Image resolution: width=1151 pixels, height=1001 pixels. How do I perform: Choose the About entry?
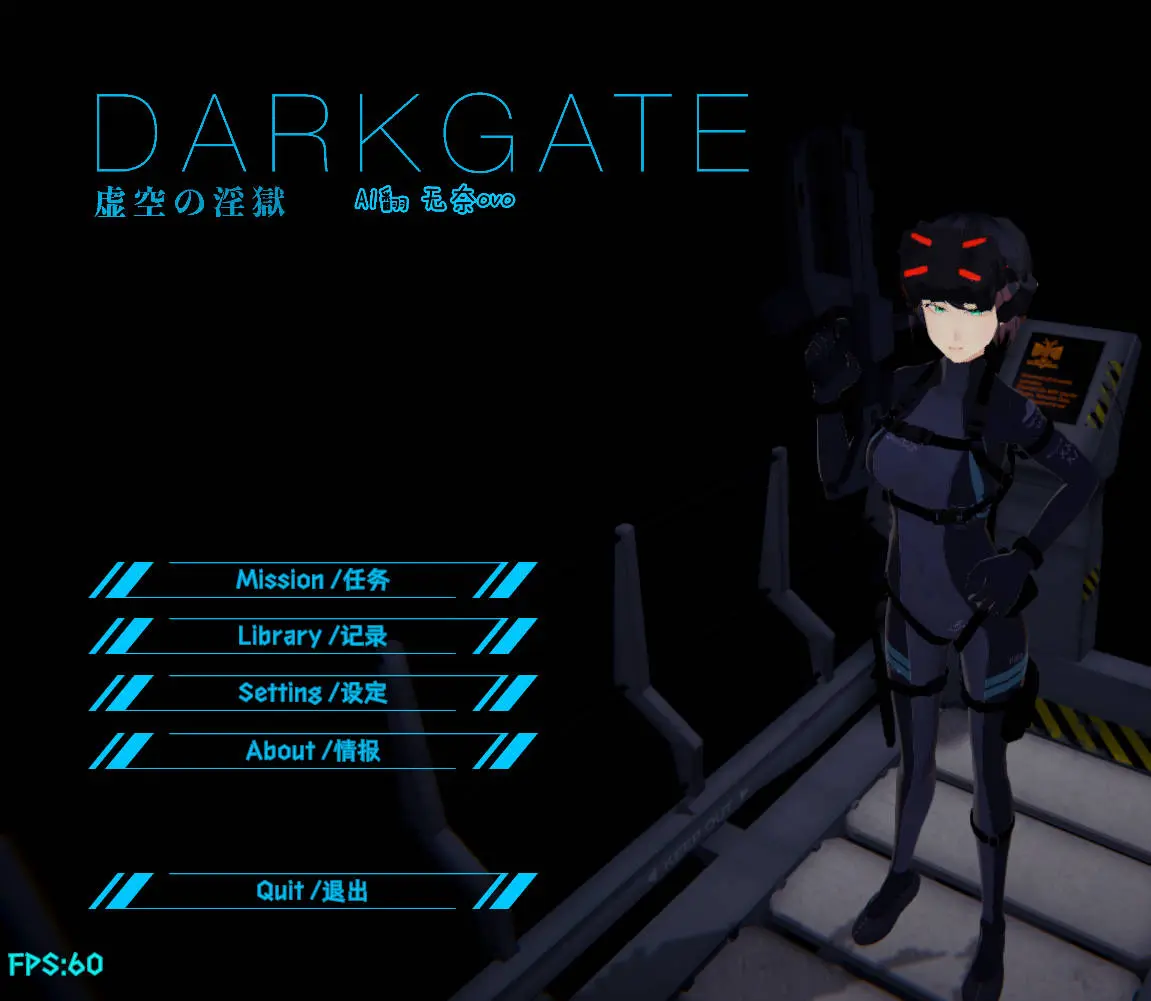point(313,750)
